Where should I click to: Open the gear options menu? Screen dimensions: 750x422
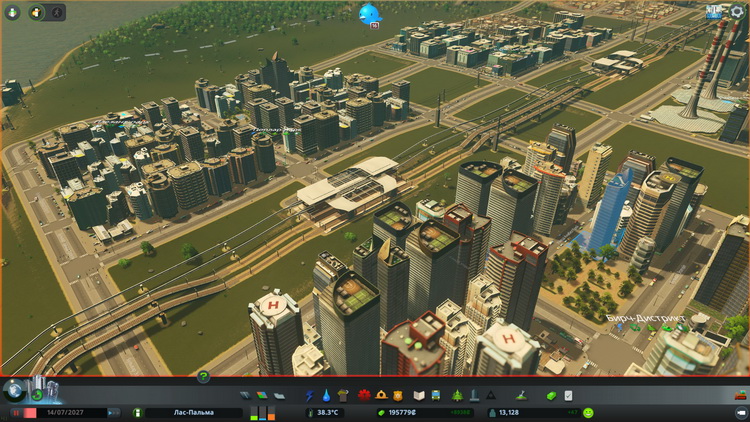(x=738, y=12)
